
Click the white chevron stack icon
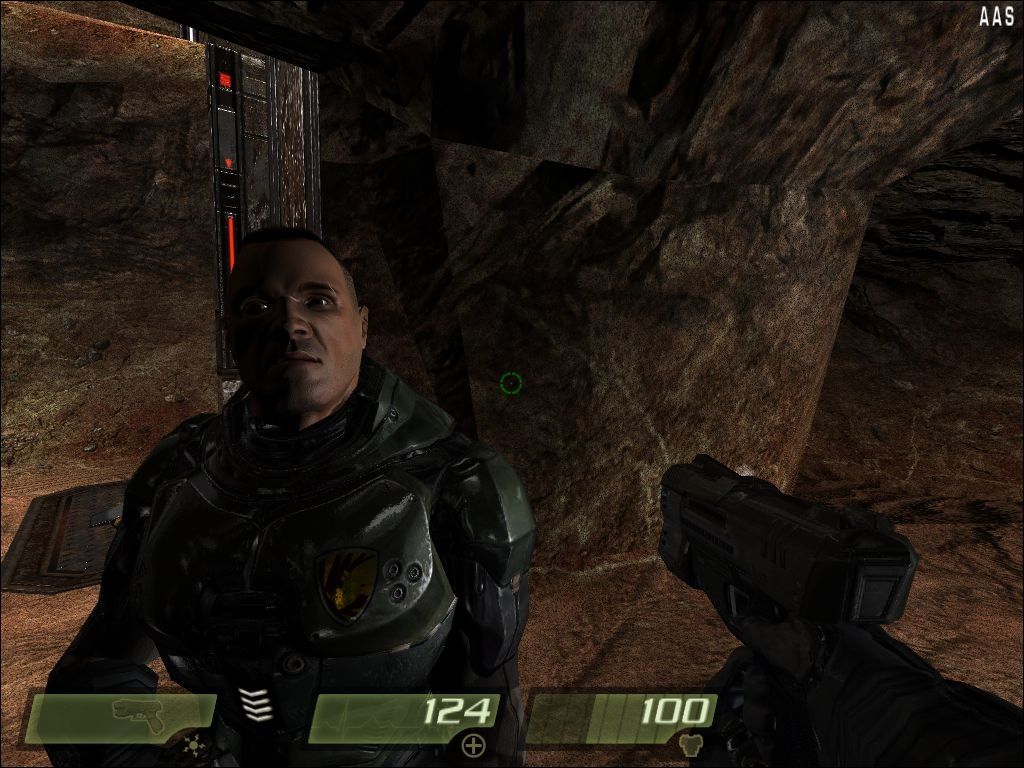point(257,704)
